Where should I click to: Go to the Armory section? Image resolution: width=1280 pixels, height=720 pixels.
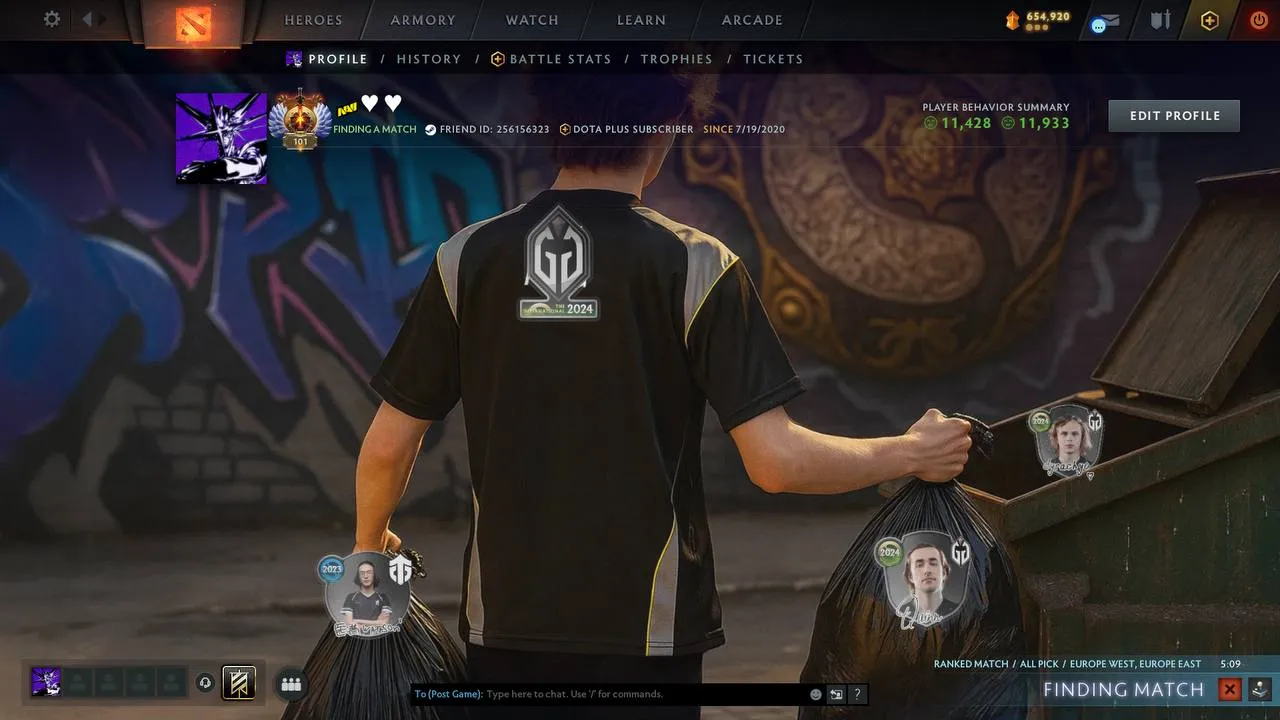point(425,20)
